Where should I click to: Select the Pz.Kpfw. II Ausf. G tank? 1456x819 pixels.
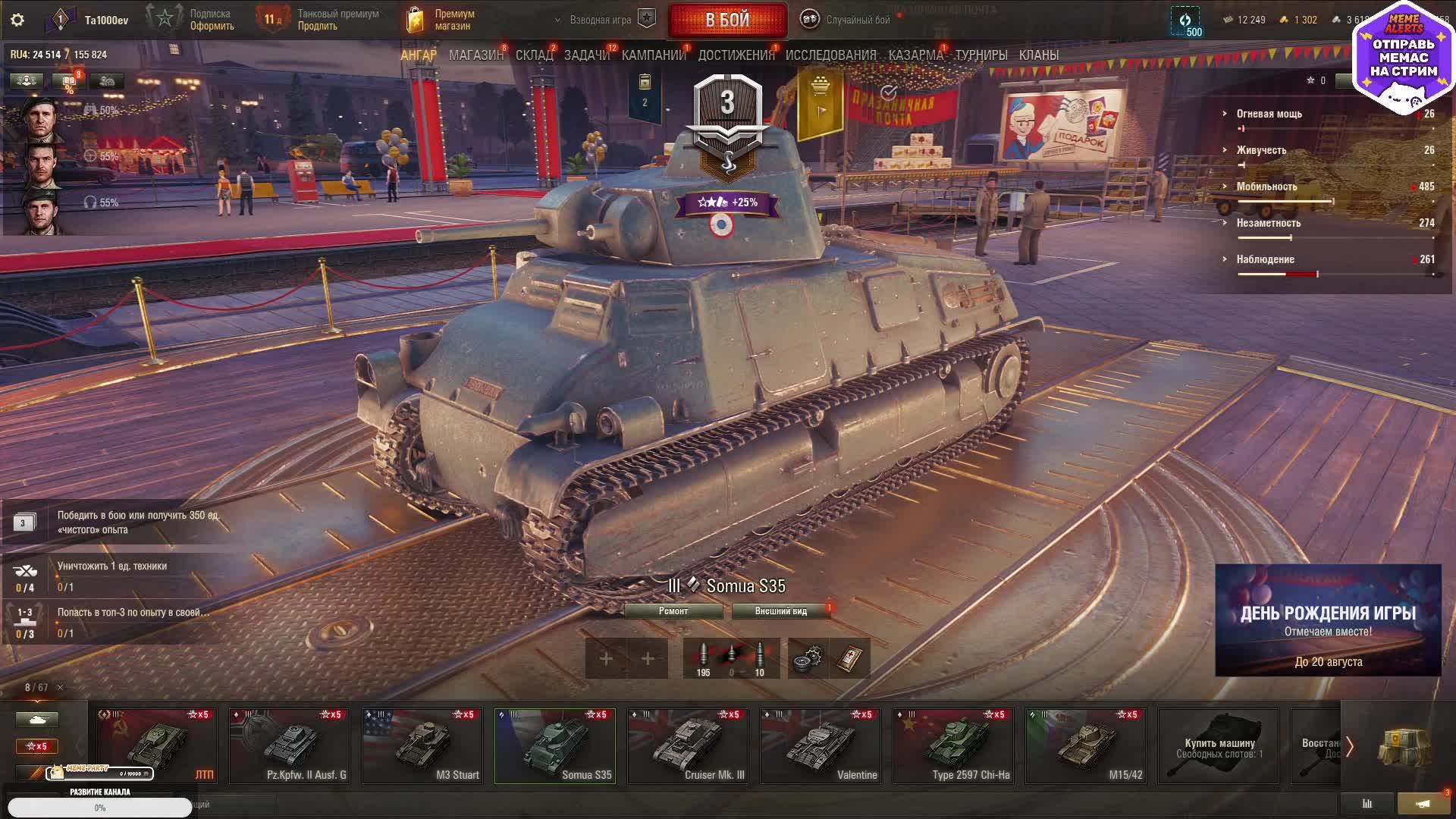(x=290, y=745)
